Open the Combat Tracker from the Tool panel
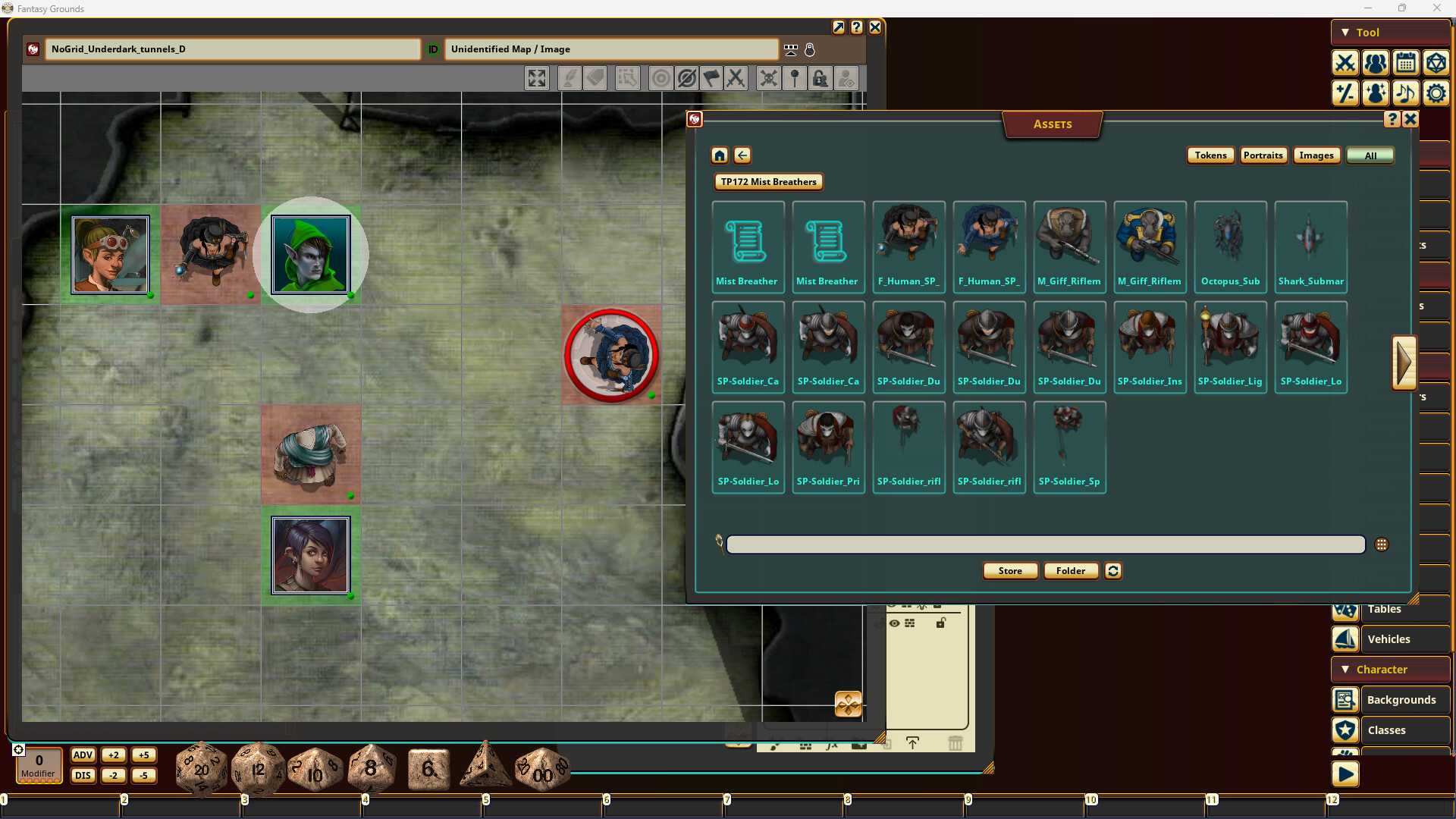Viewport: 1456px width, 819px height. click(x=1345, y=64)
